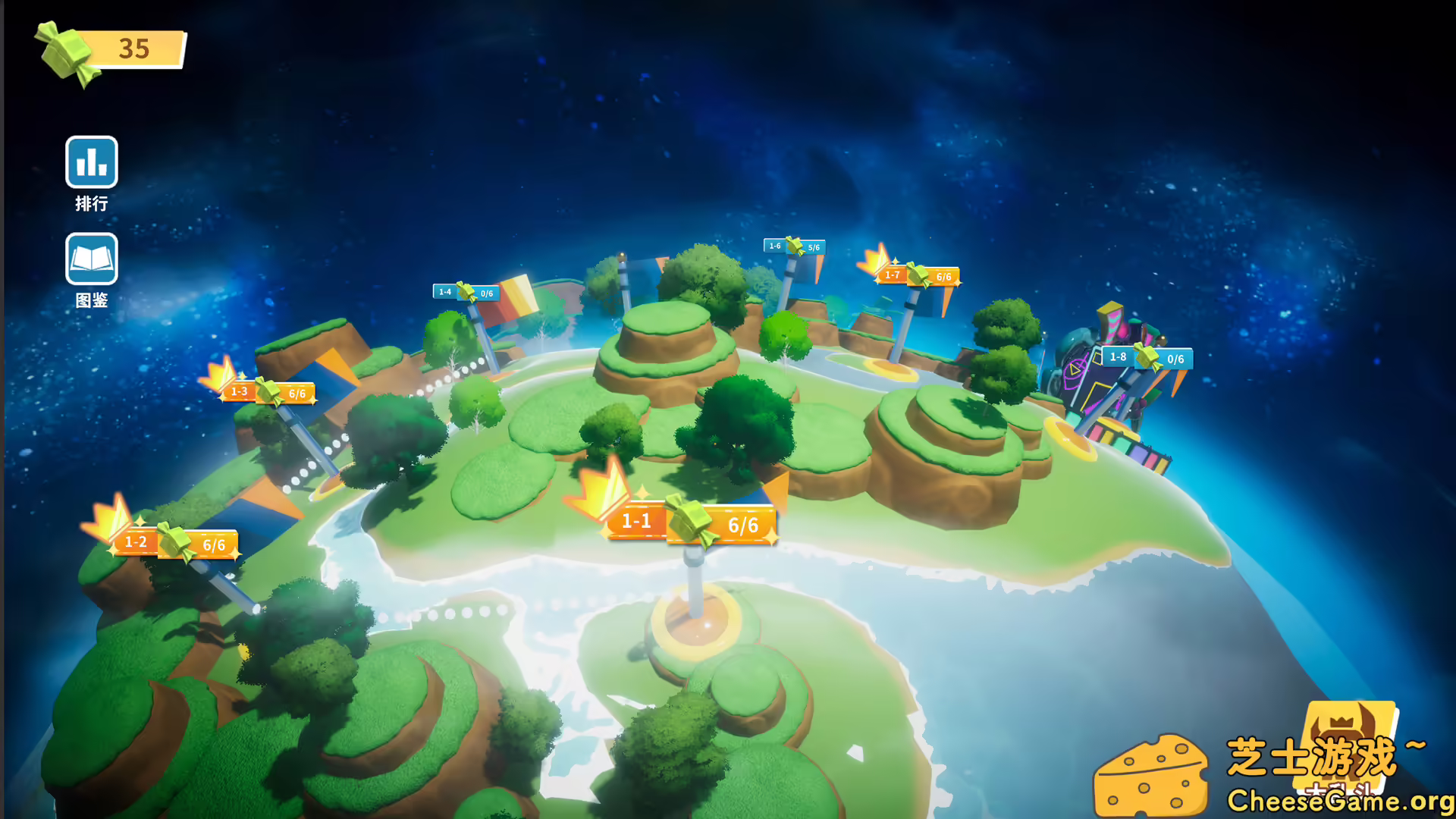The image size is (1456, 819).
Task: Select the level 1-2 marker
Action: pyautogui.click(x=136, y=541)
